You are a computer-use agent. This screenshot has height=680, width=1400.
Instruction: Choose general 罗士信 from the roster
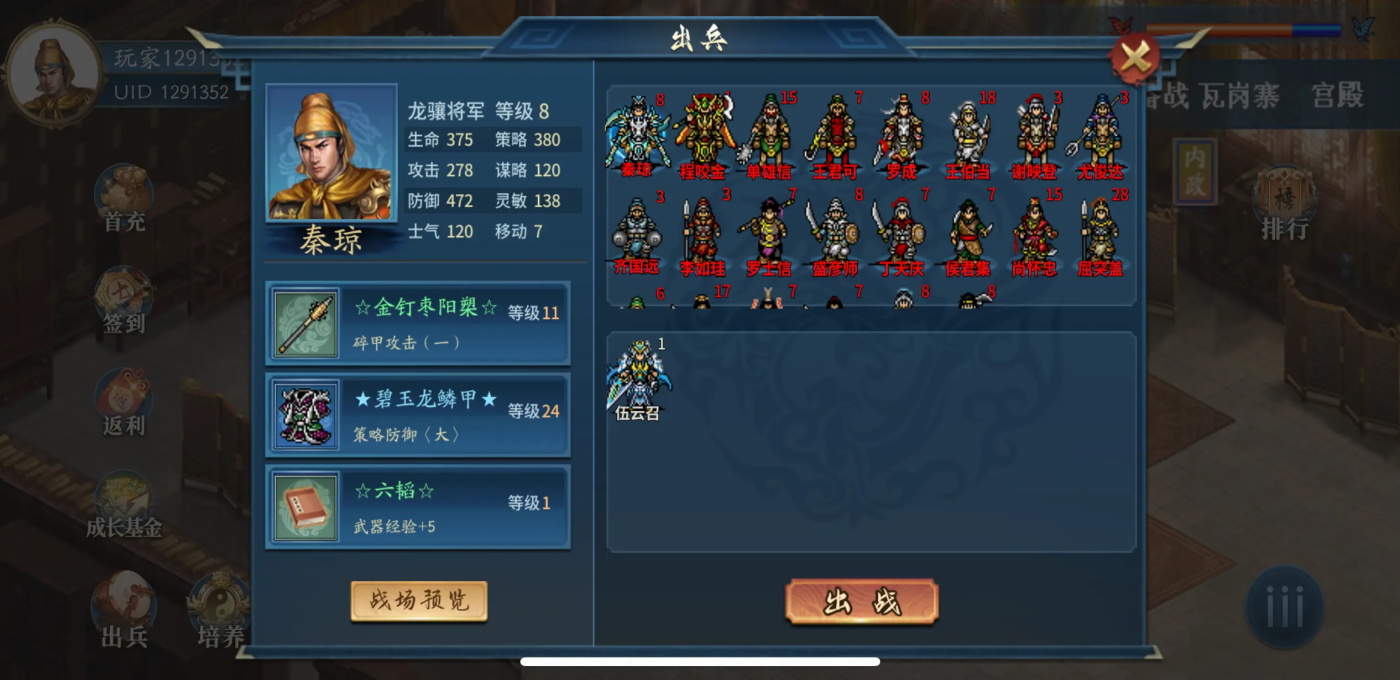click(x=768, y=235)
